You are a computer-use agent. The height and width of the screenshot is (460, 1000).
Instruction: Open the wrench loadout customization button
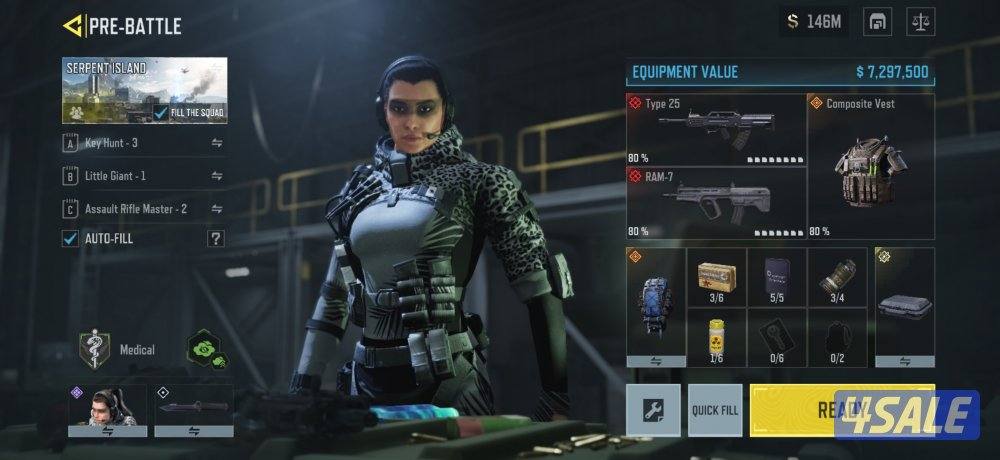pos(653,410)
